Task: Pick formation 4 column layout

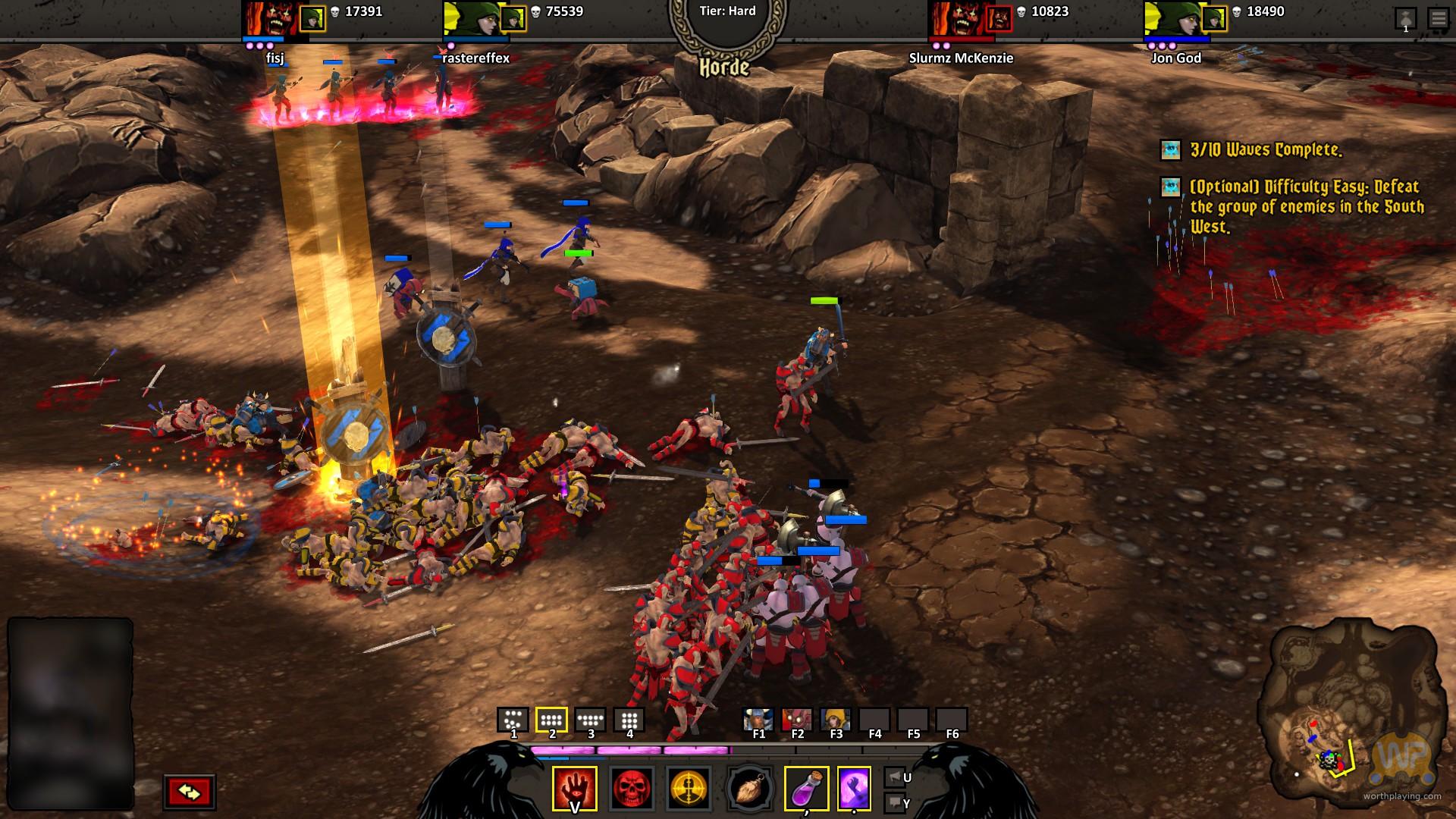Action: (629, 720)
